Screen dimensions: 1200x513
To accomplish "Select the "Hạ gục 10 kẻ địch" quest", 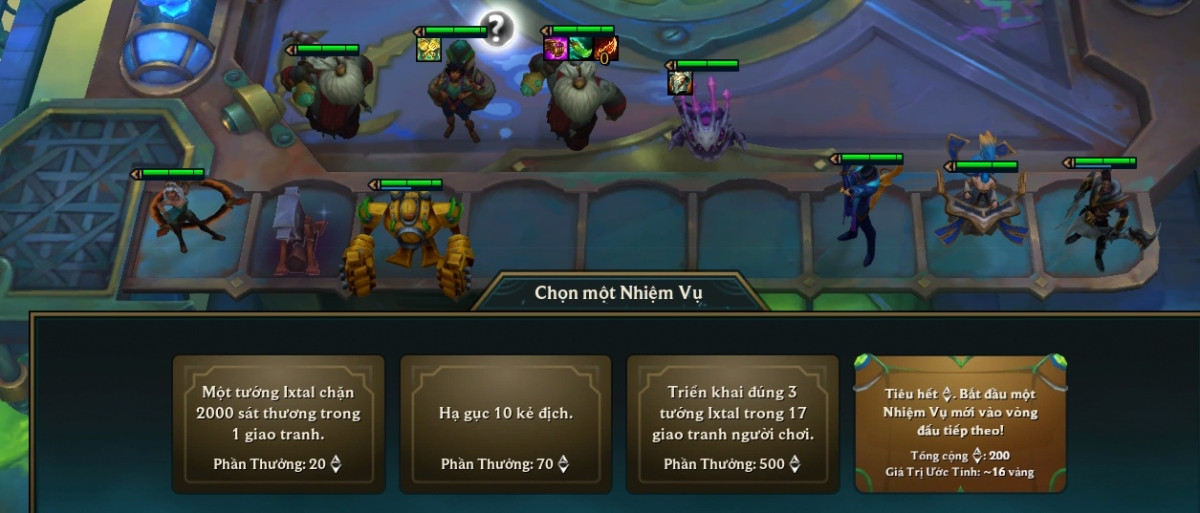I will pyautogui.click(x=505, y=424).
